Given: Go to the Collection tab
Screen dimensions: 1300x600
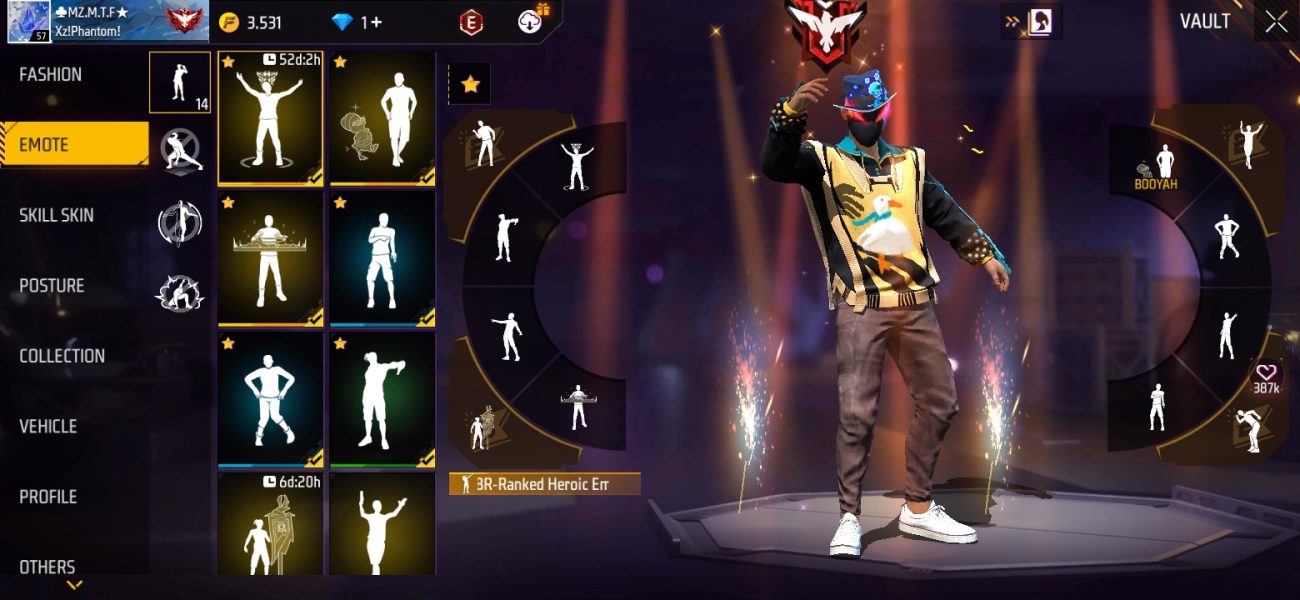Looking at the screenshot, I should coord(62,356).
